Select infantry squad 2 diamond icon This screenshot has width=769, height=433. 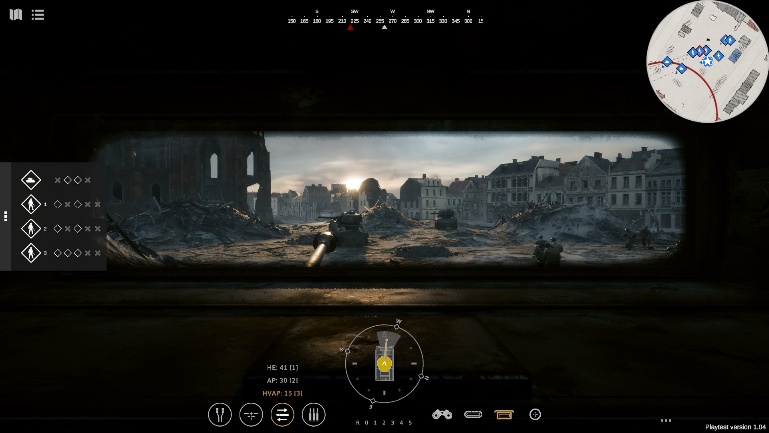click(31, 229)
